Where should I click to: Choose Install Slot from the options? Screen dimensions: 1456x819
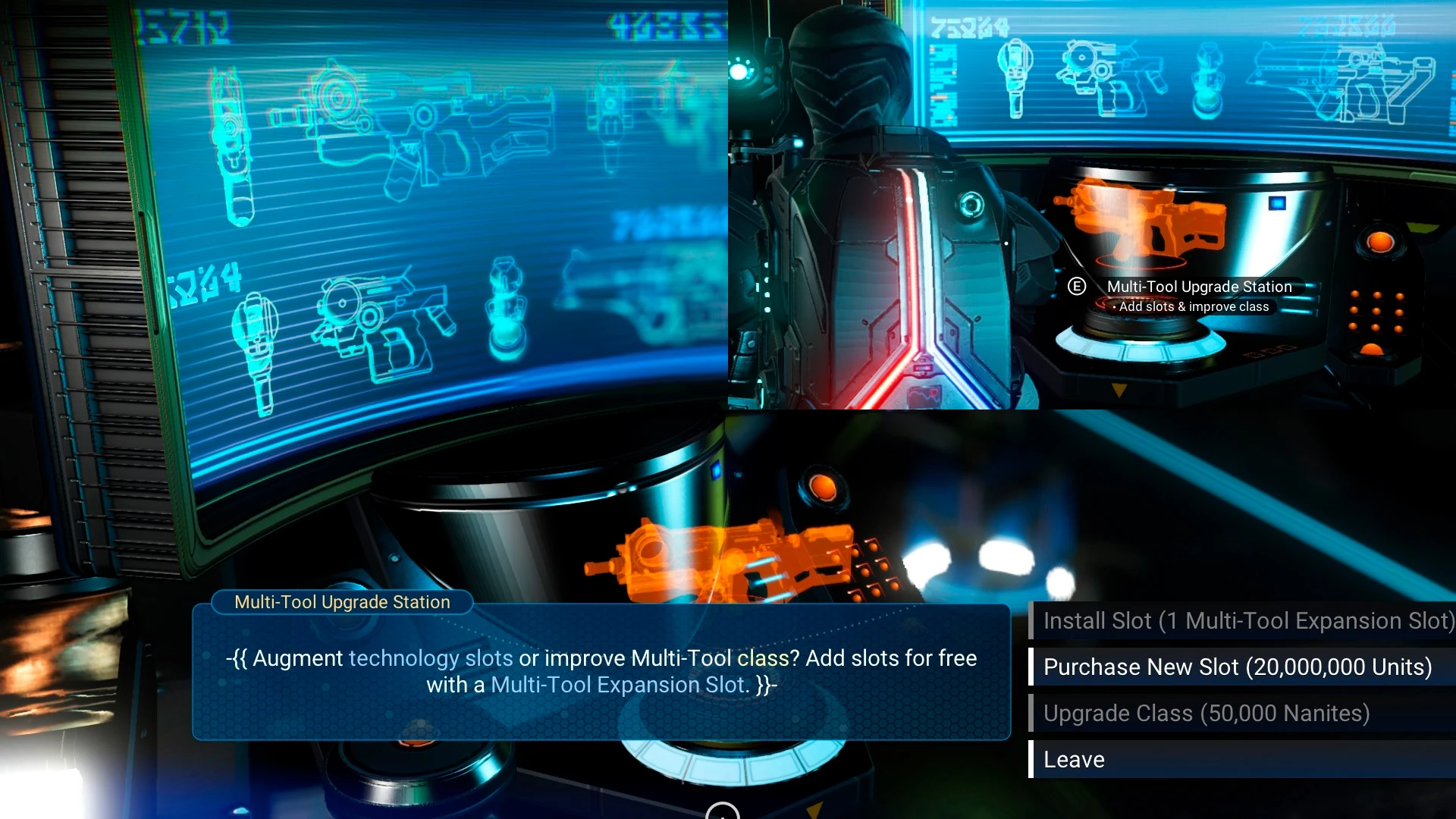1244,620
